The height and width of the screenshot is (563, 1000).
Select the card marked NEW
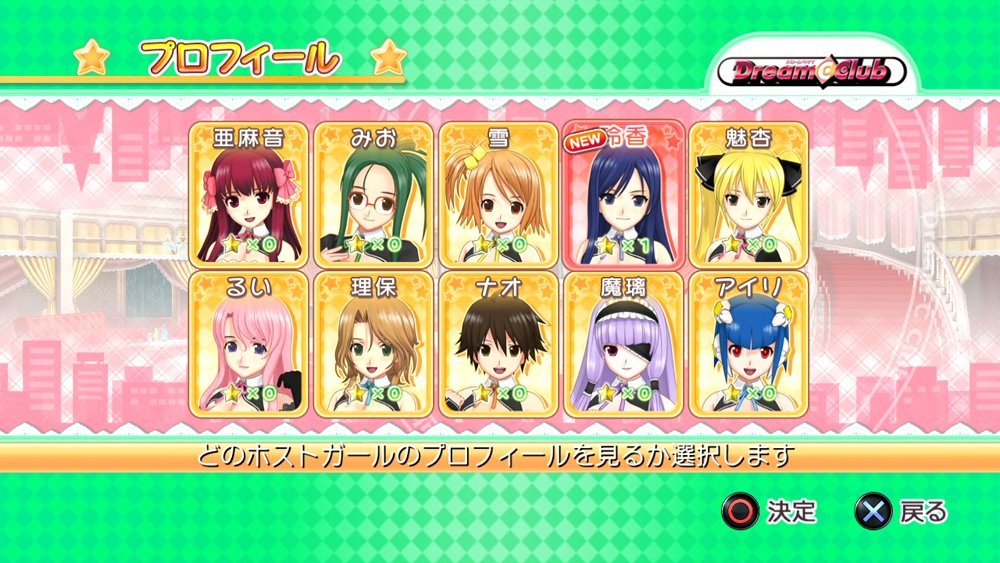623,195
